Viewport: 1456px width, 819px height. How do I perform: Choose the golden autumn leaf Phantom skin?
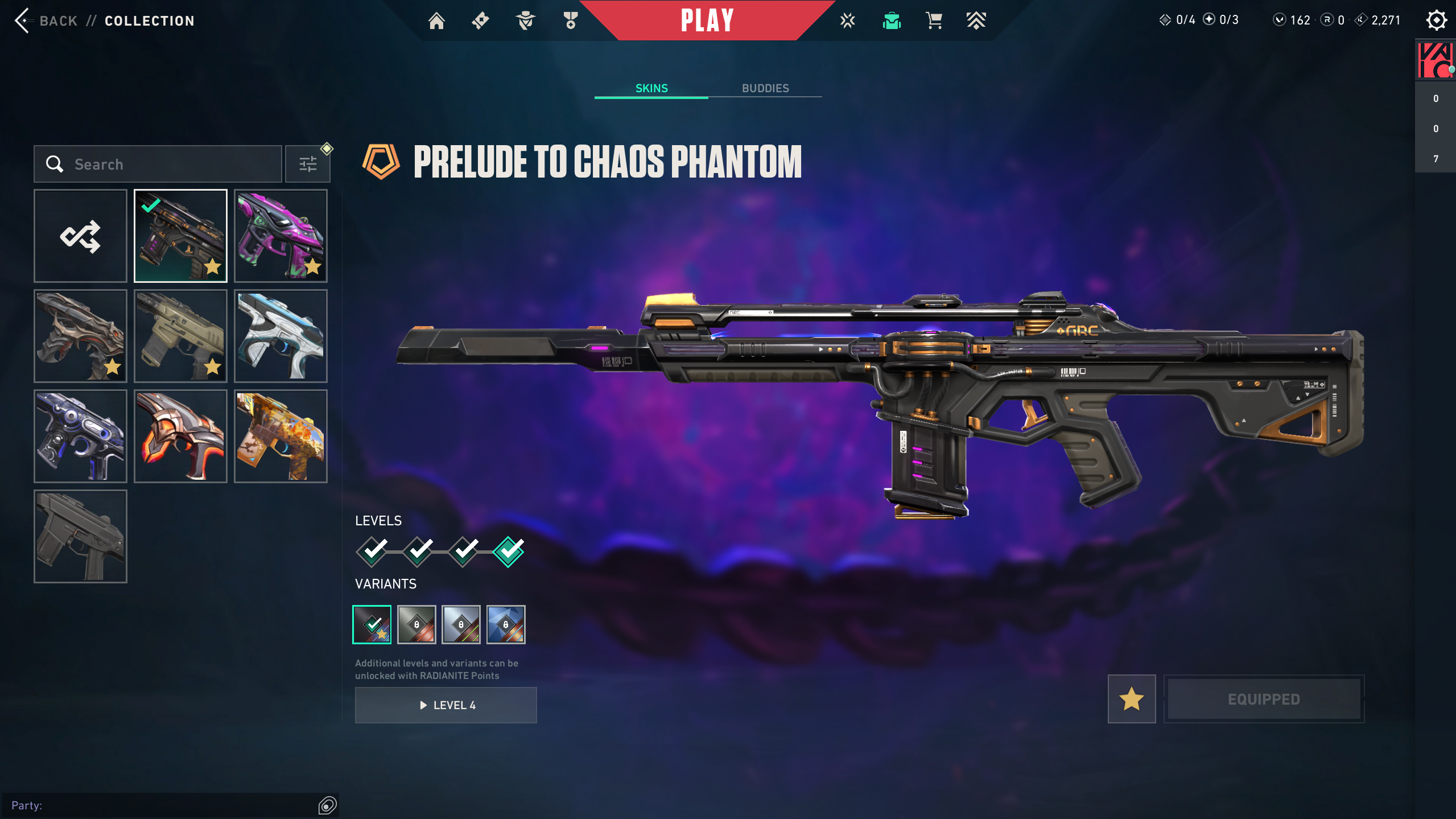coord(281,436)
